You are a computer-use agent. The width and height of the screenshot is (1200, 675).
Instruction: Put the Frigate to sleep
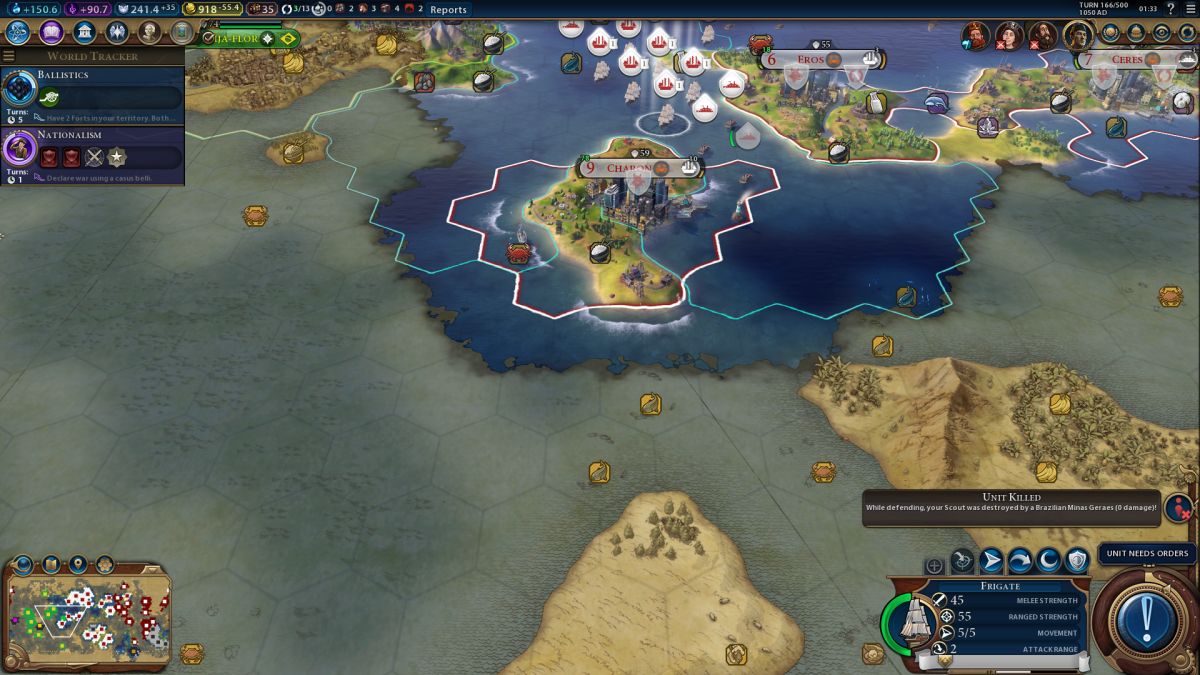tap(1048, 560)
